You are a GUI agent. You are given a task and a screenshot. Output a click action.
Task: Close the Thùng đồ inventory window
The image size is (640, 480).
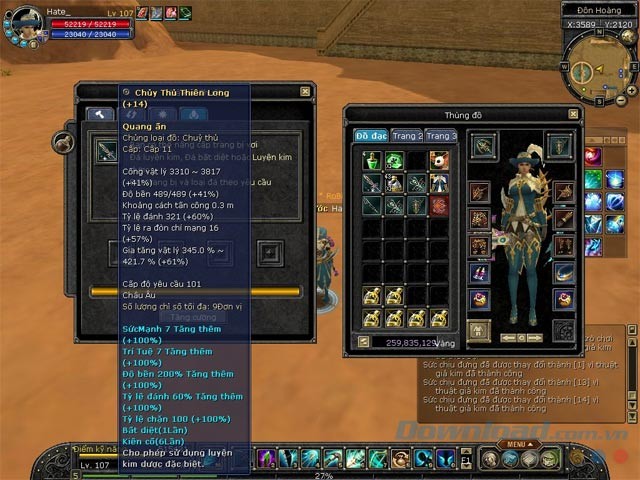(573, 114)
